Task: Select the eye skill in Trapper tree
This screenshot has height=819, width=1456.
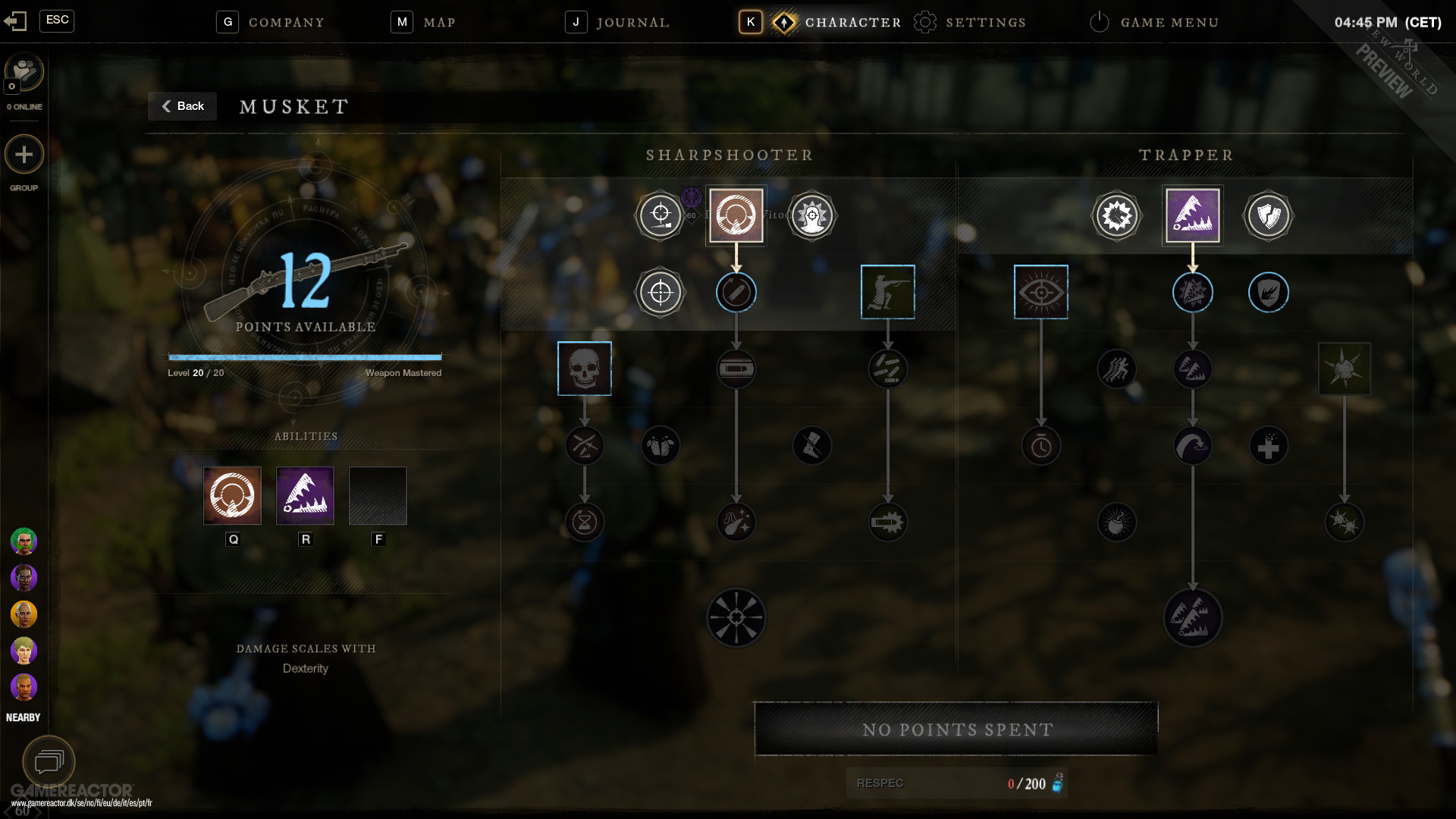Action: tap(1041, 292)
